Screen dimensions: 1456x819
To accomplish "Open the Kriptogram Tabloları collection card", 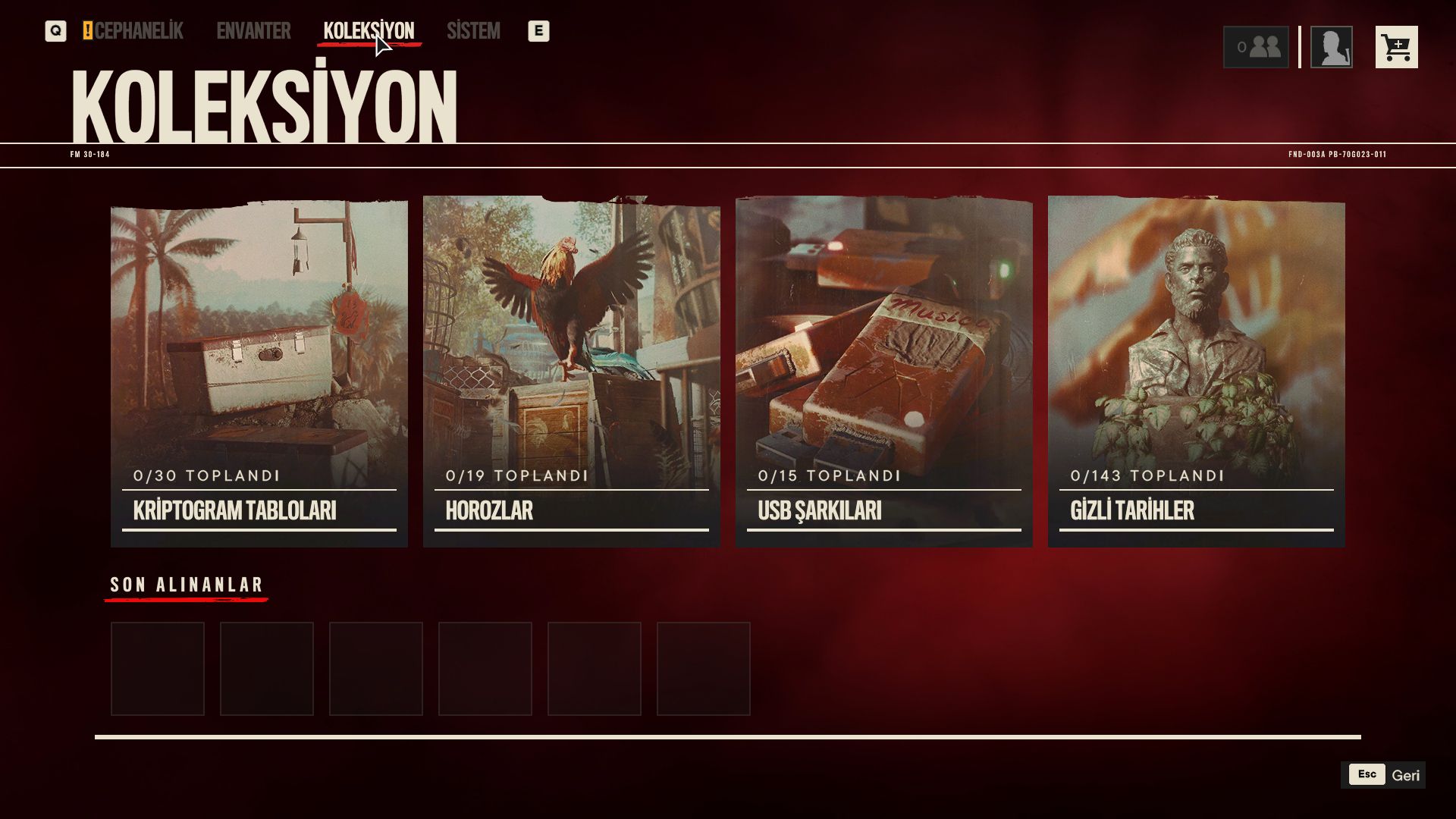I will pyautogui.click(x=259, y=372).
